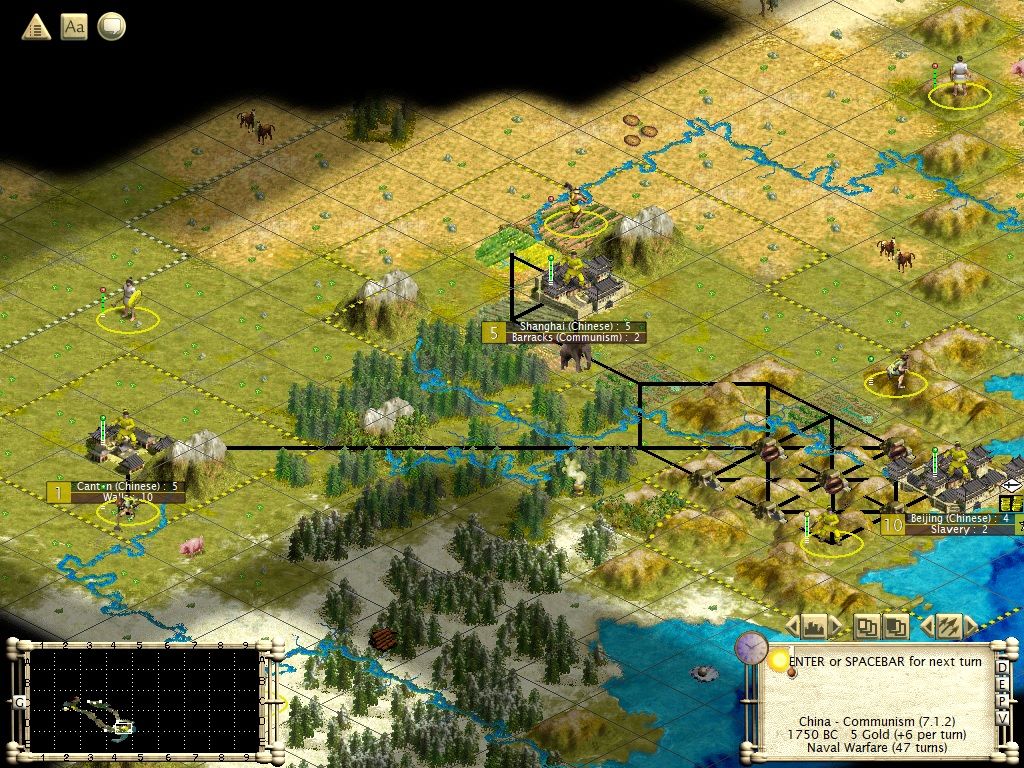Click the clock icon on info box

click(750, 648)
